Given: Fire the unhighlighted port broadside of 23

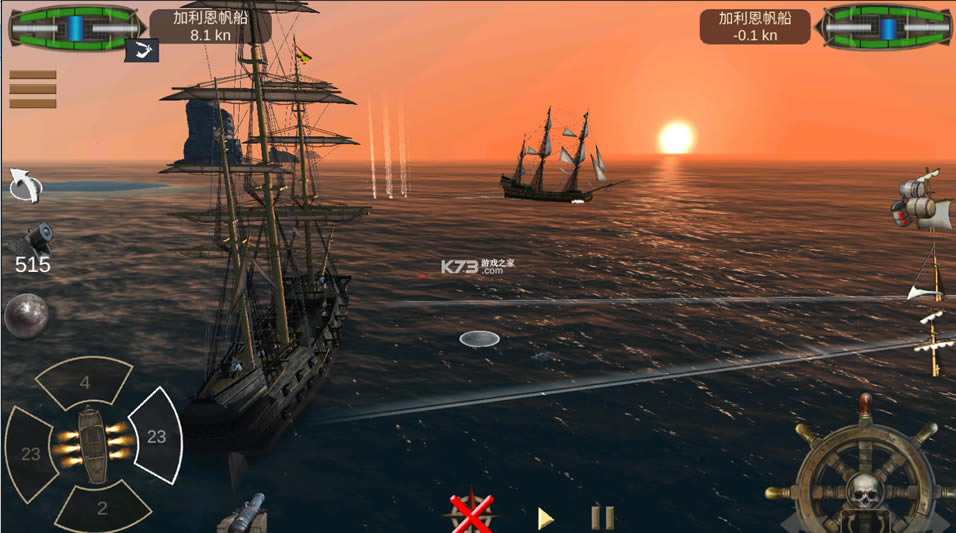Looking at the screenshot, I should (31, 453).
